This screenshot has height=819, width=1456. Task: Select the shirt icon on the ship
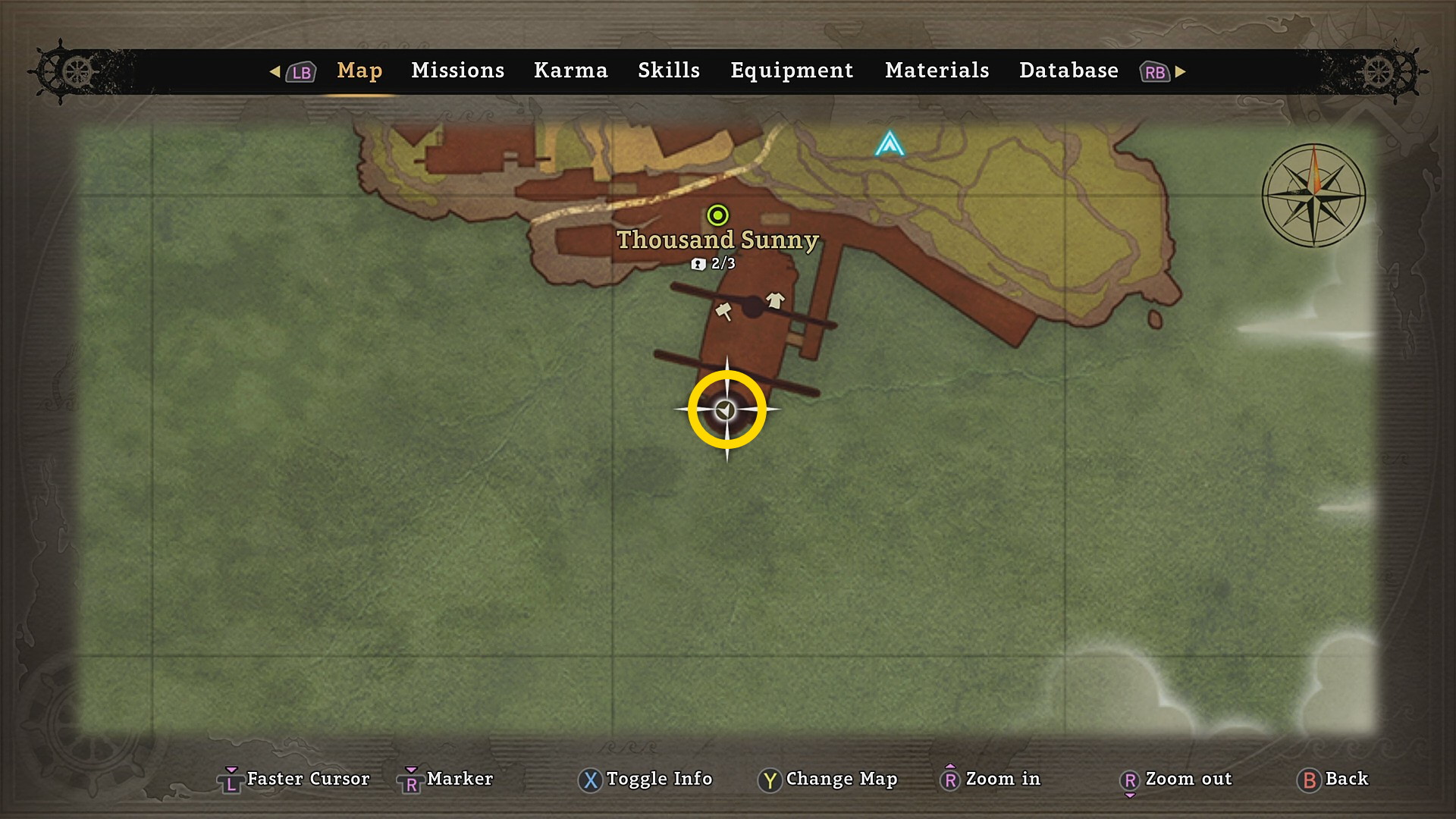pos(775,300)
